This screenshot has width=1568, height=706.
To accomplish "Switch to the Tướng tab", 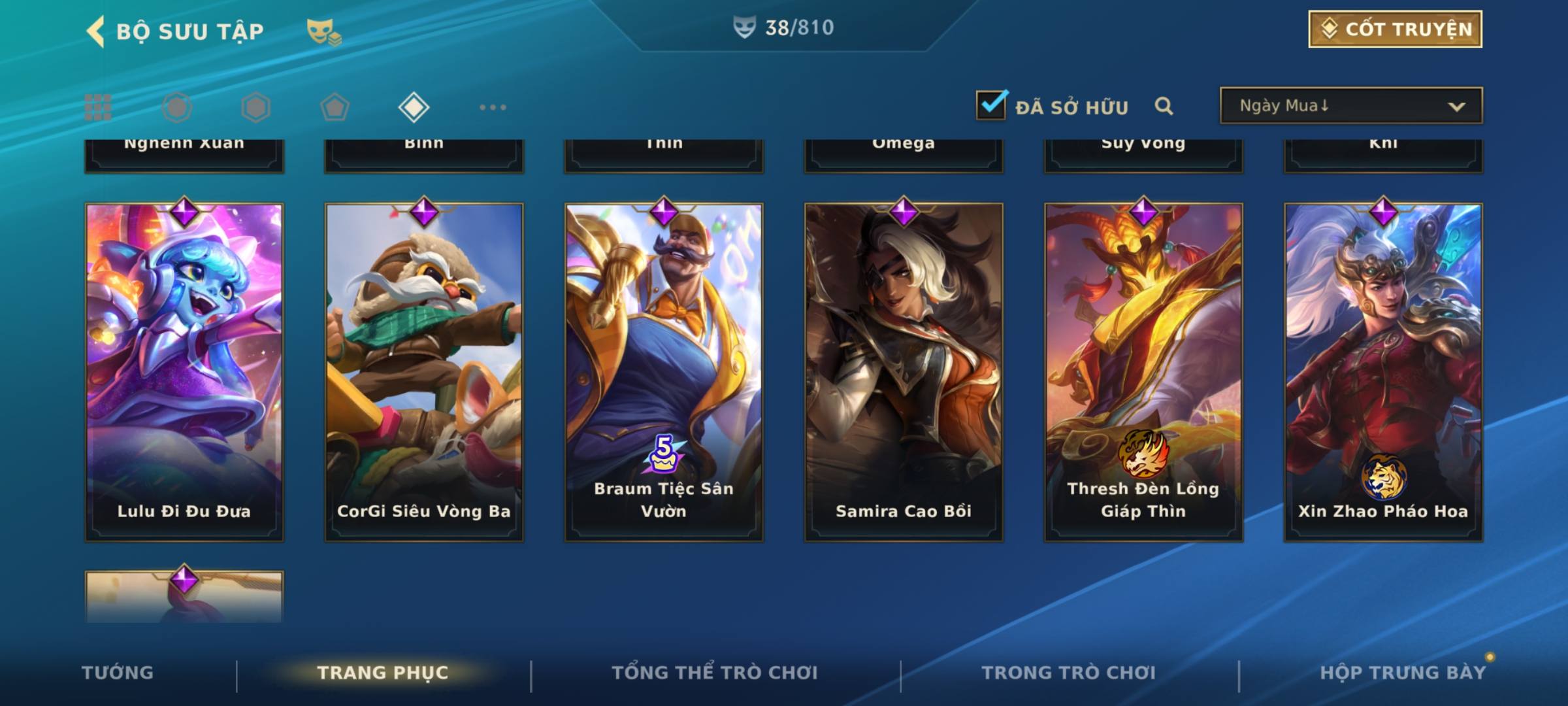I will pos(118,673).
